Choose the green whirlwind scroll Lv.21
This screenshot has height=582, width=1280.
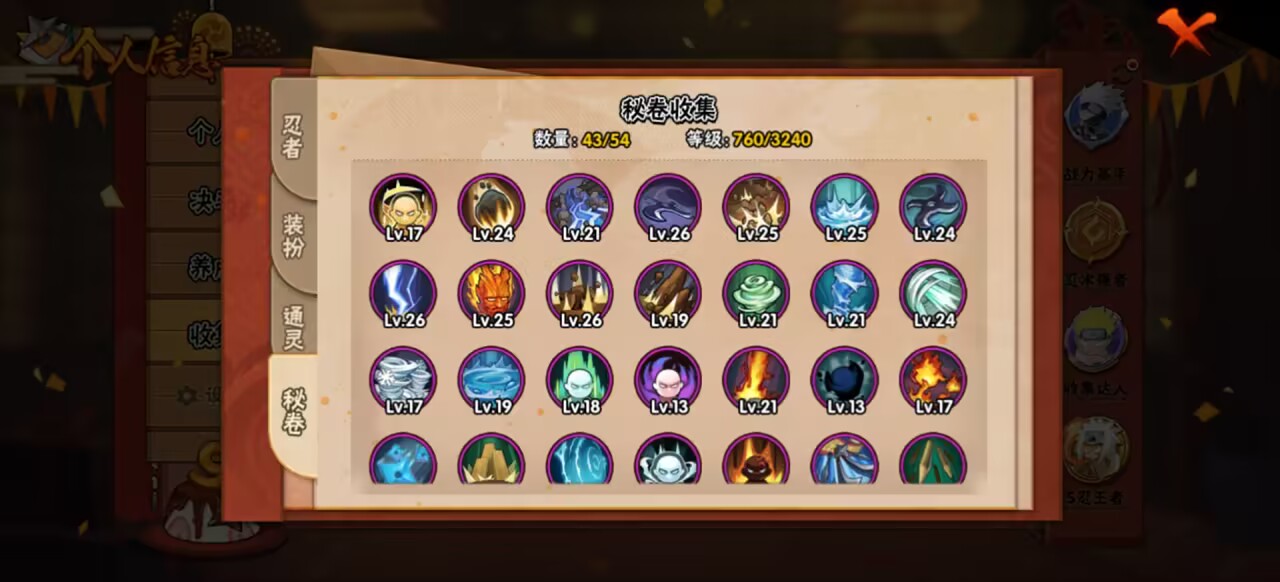click(x=756, y=293)
